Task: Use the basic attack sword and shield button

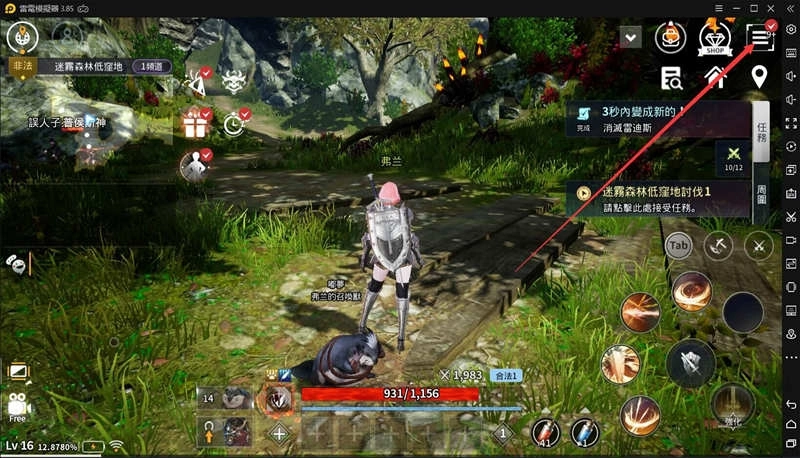Action: click(689, 363)
